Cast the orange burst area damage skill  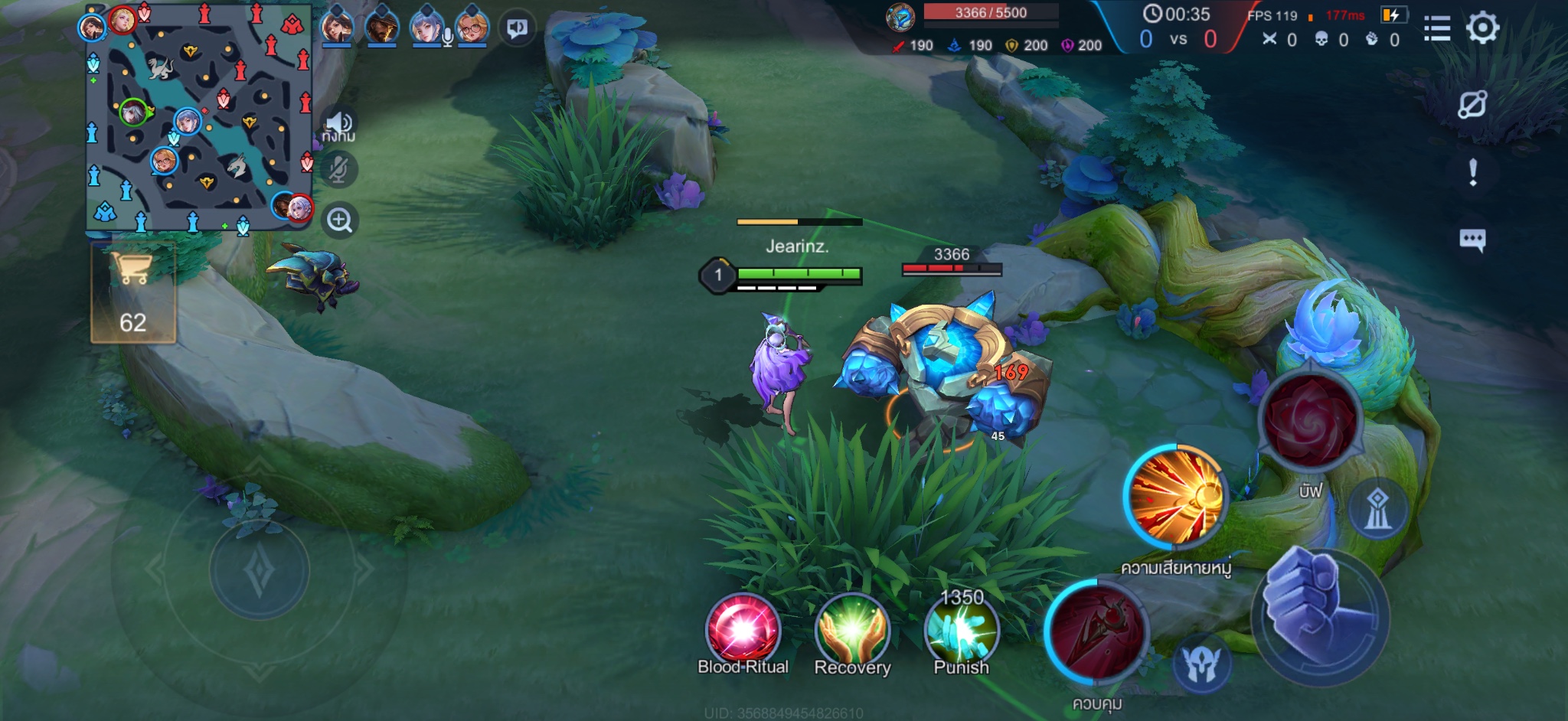[x=1176, y=498]
